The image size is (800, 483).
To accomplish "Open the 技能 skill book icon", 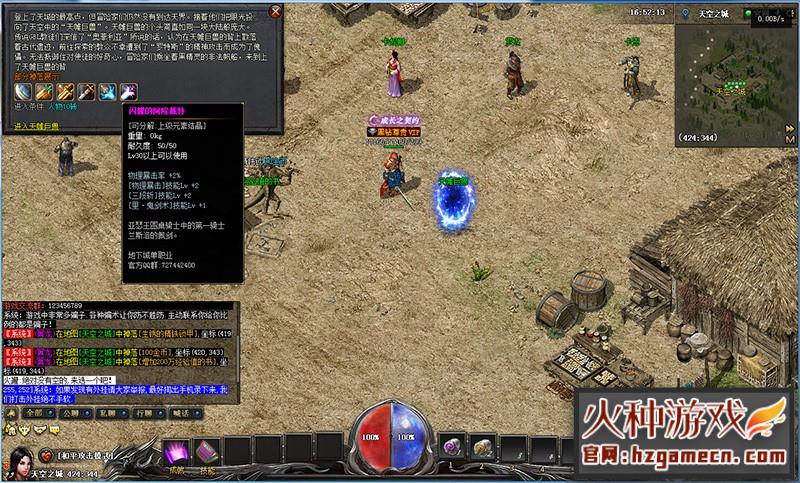I will click(x=207, y=453).
